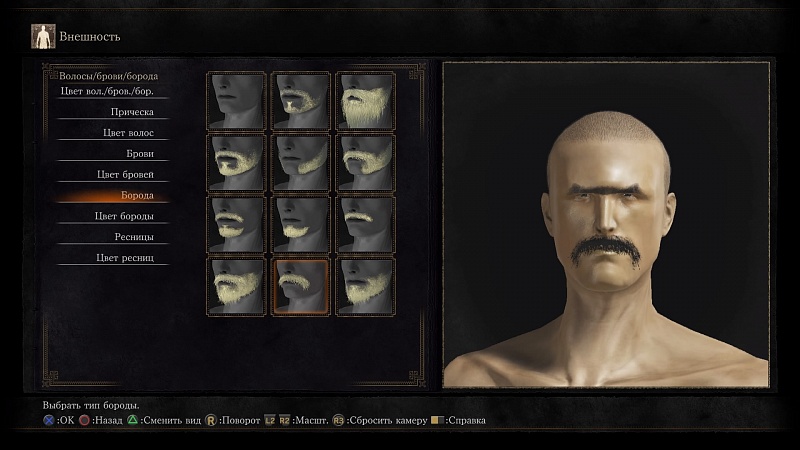The height and width of the screenshot is (450, 800).
Task: Open the Прическа hairstyle option
Action: pyautogui.click(x=111, y=112)
